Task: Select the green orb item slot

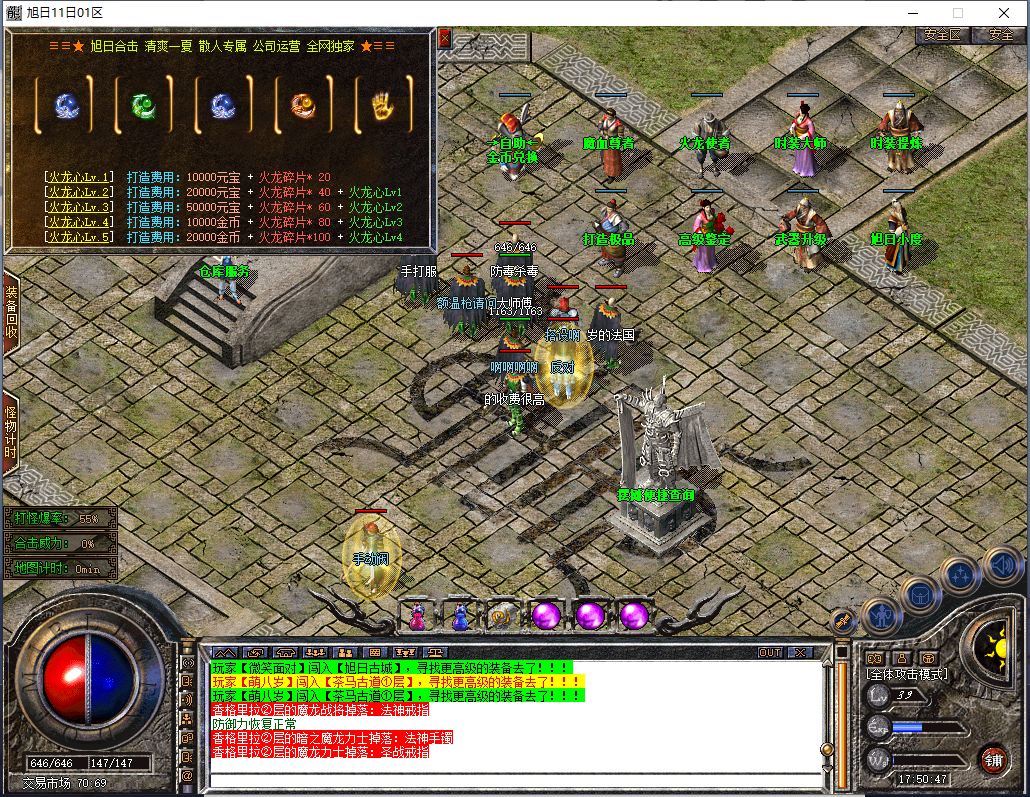Action: [145, 104]
